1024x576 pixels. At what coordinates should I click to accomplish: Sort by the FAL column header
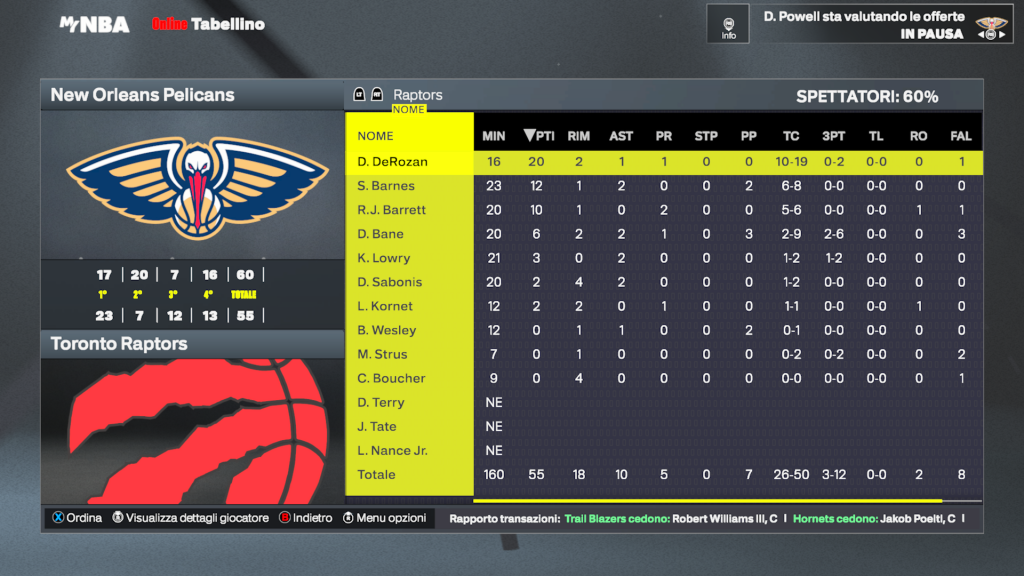coord(961,136)
